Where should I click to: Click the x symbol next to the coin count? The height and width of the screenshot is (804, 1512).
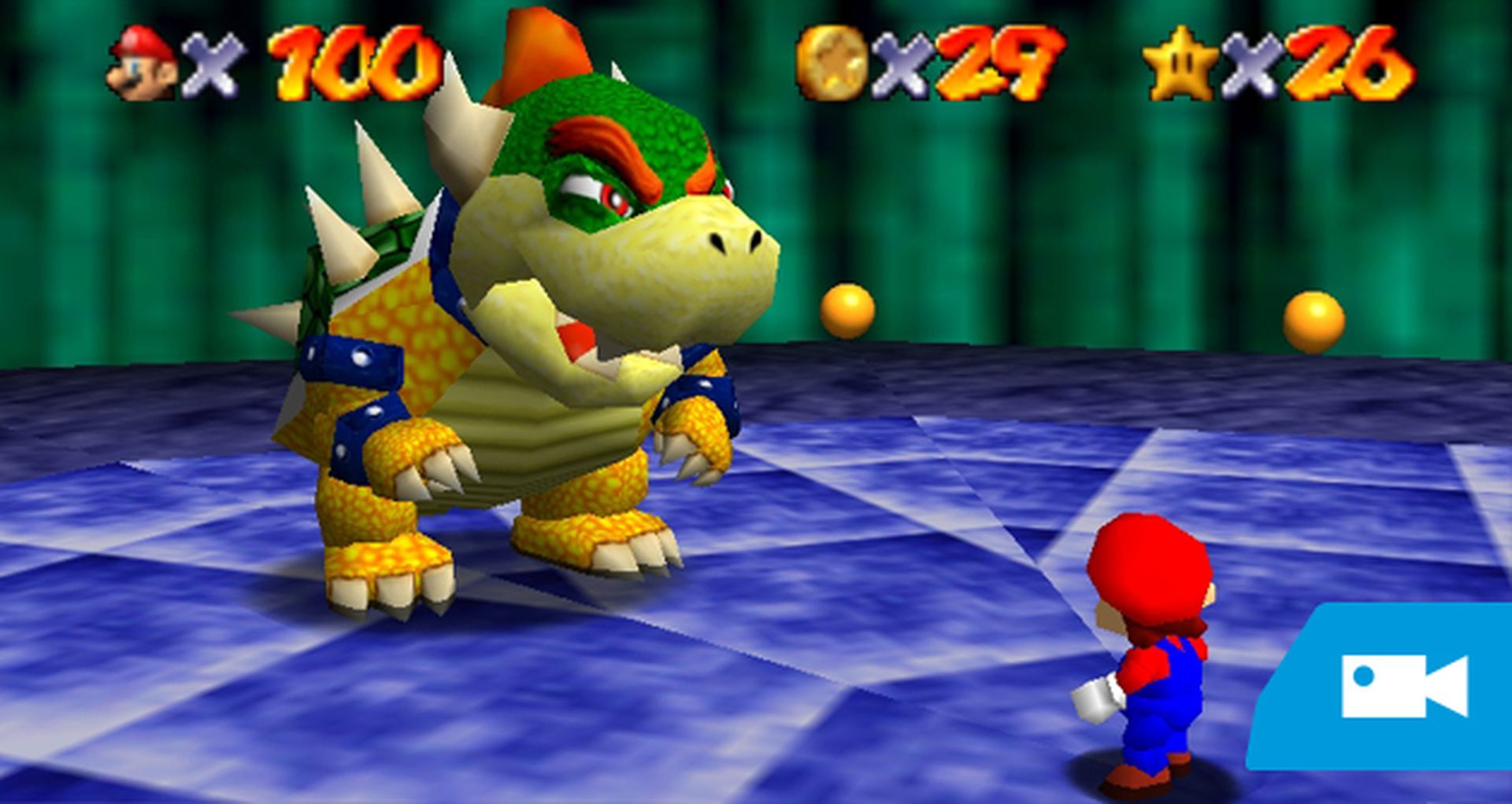tap(898, 65)
